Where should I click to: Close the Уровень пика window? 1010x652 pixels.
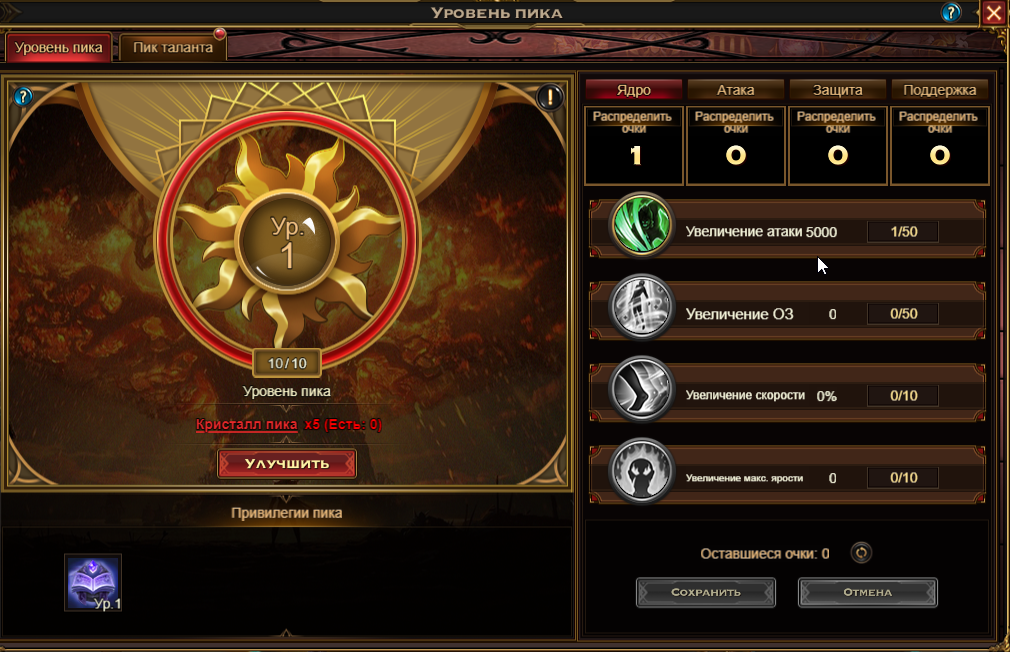[x=993, y=13]
